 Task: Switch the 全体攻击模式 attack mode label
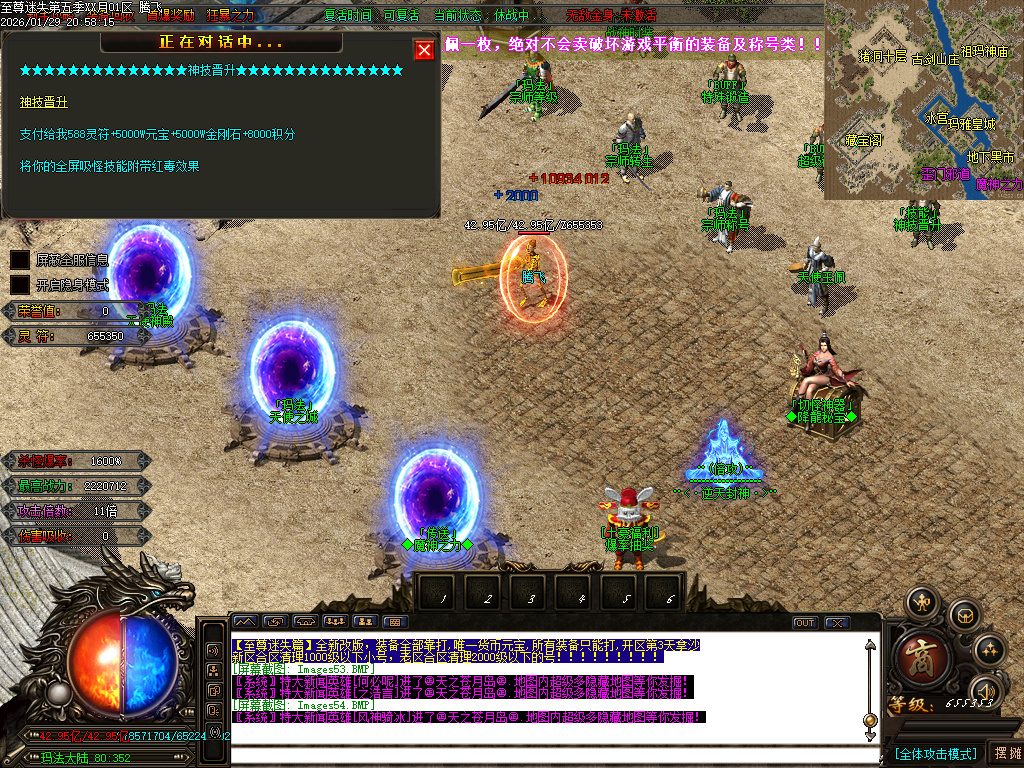click(x=936, y=753)
